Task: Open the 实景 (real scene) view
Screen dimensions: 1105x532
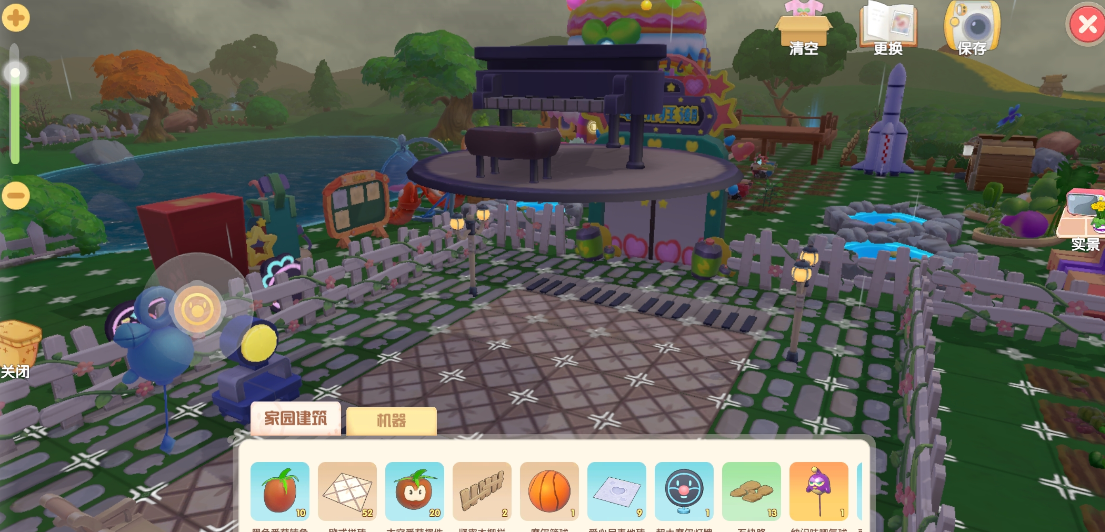Action: [1084, 220]
